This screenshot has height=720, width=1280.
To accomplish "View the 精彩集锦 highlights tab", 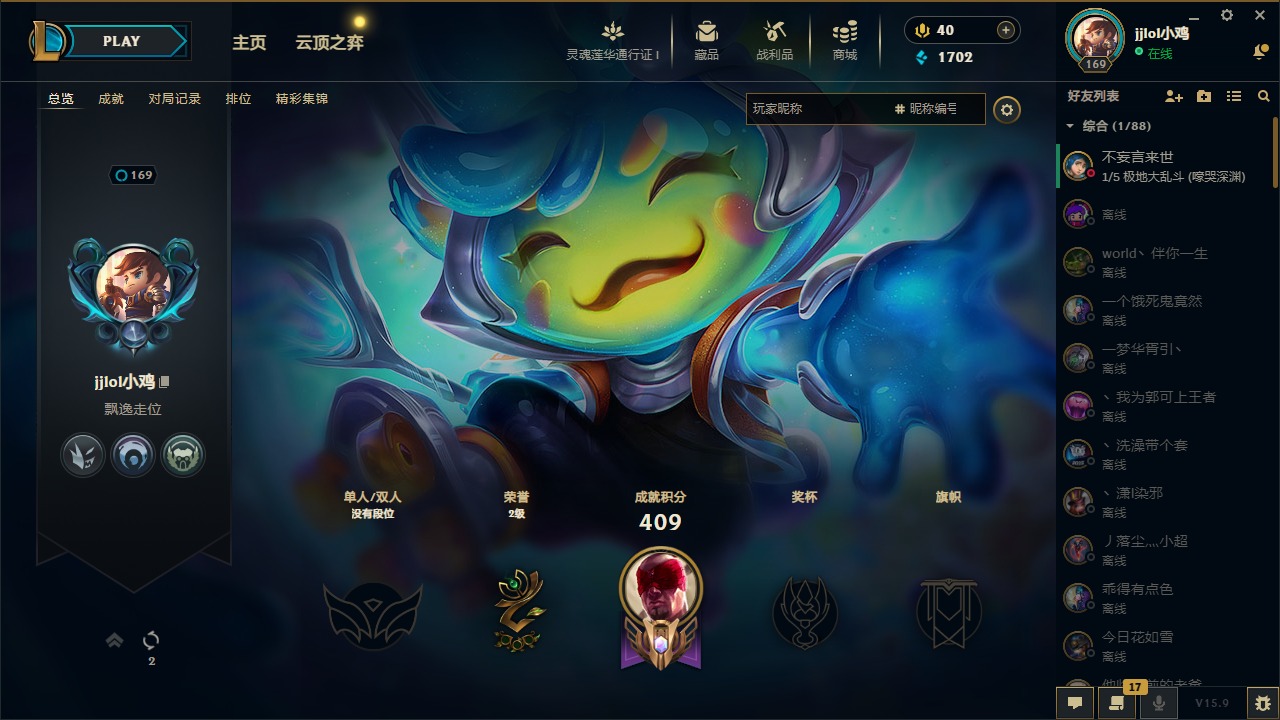I will pyautogui.click(x=302, y=99).
